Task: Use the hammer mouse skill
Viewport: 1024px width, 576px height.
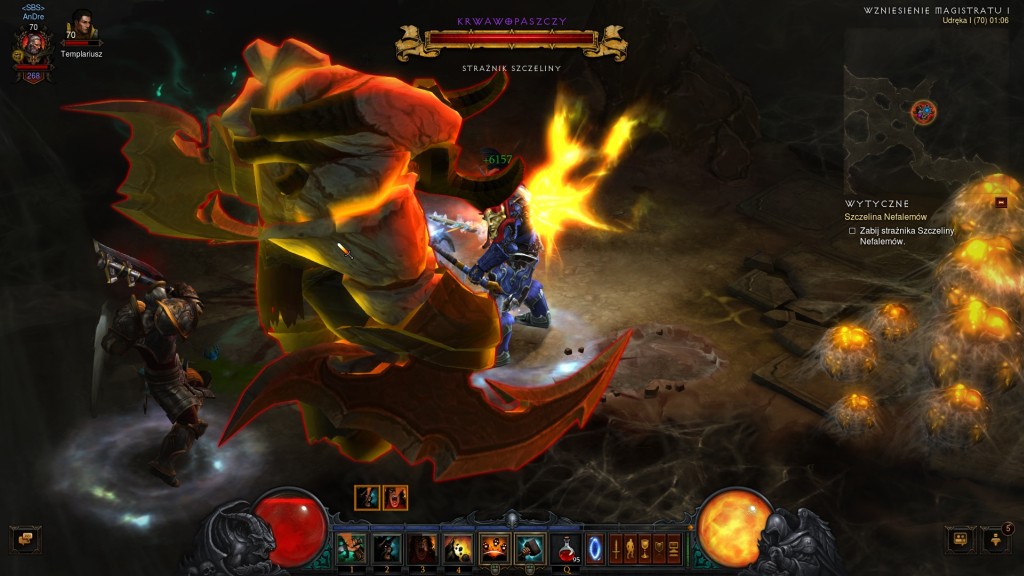Action: click(530, 547)
